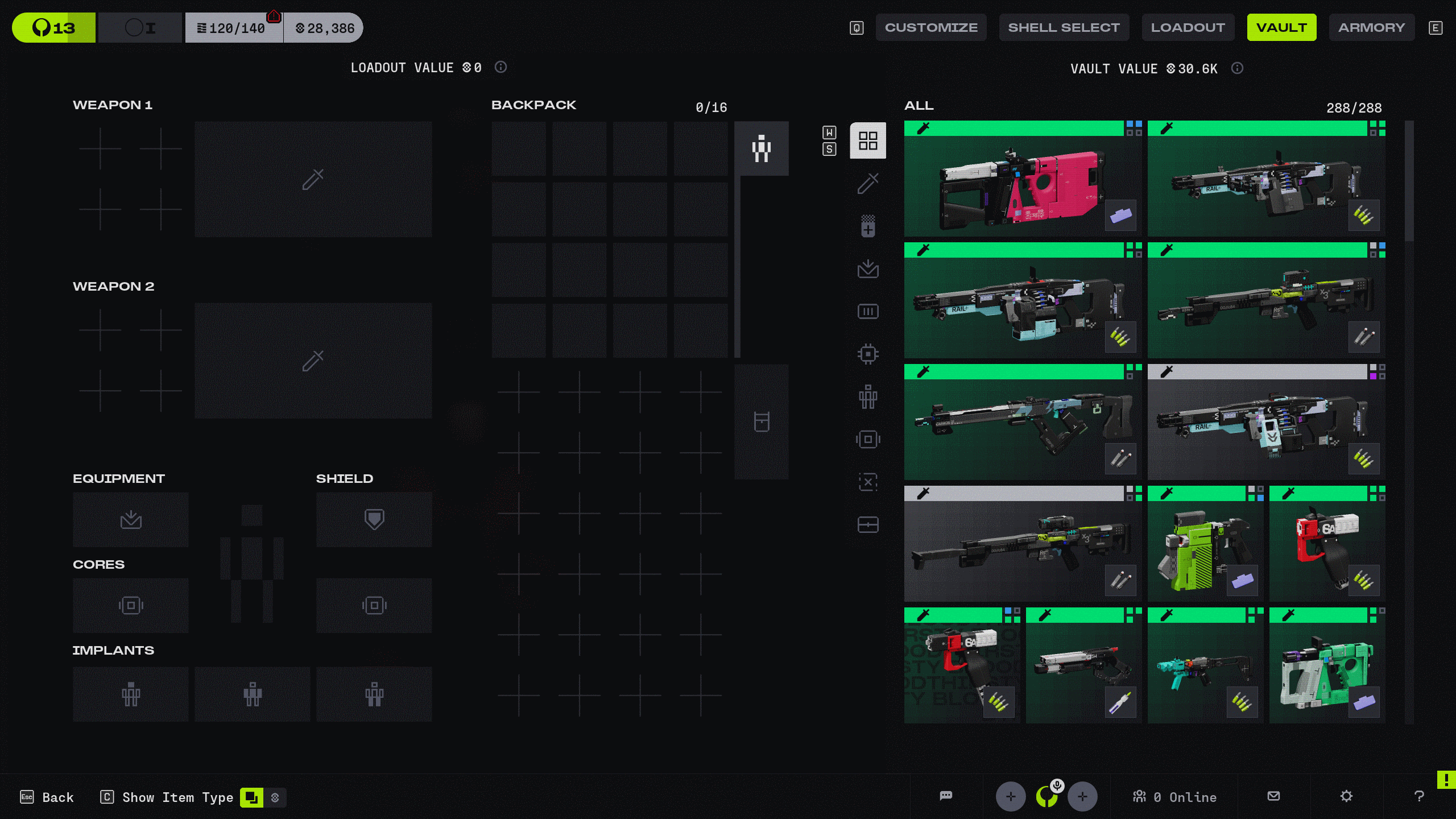This screenshot has height=819, width=1456.
Task: Open the chat bubble
Action: 946,796
